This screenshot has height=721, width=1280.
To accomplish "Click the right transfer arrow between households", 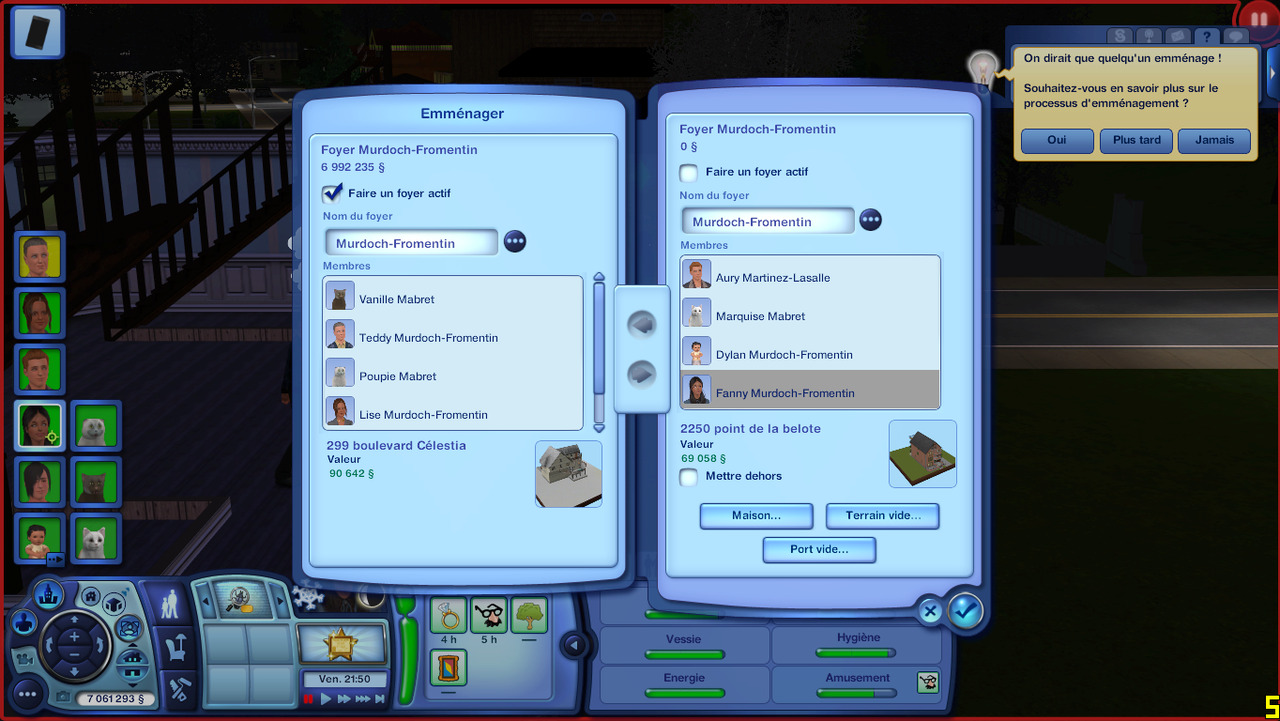I will tap(641, 374).
